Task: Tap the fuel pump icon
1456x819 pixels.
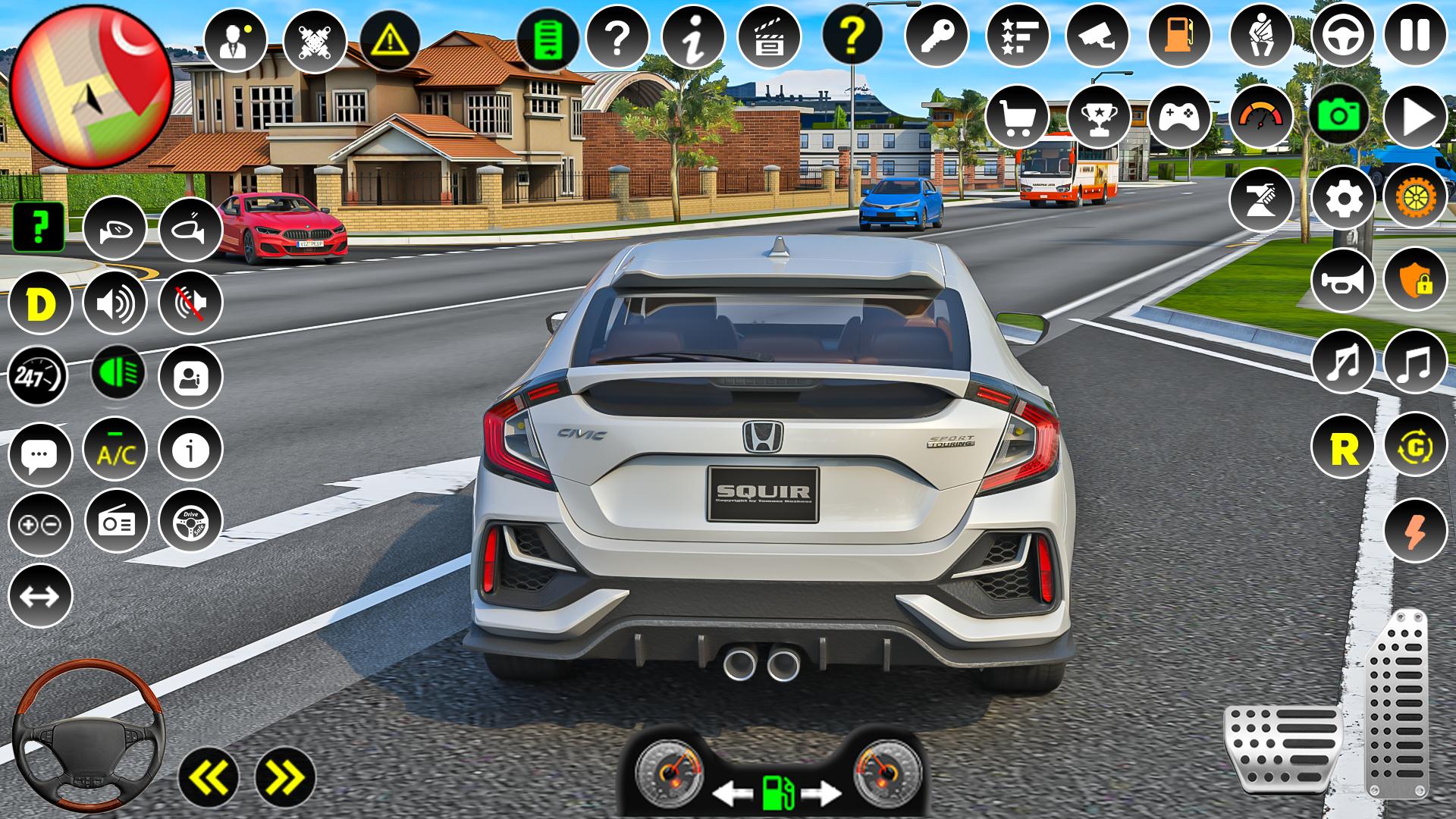Action: tap(1179, 35)
